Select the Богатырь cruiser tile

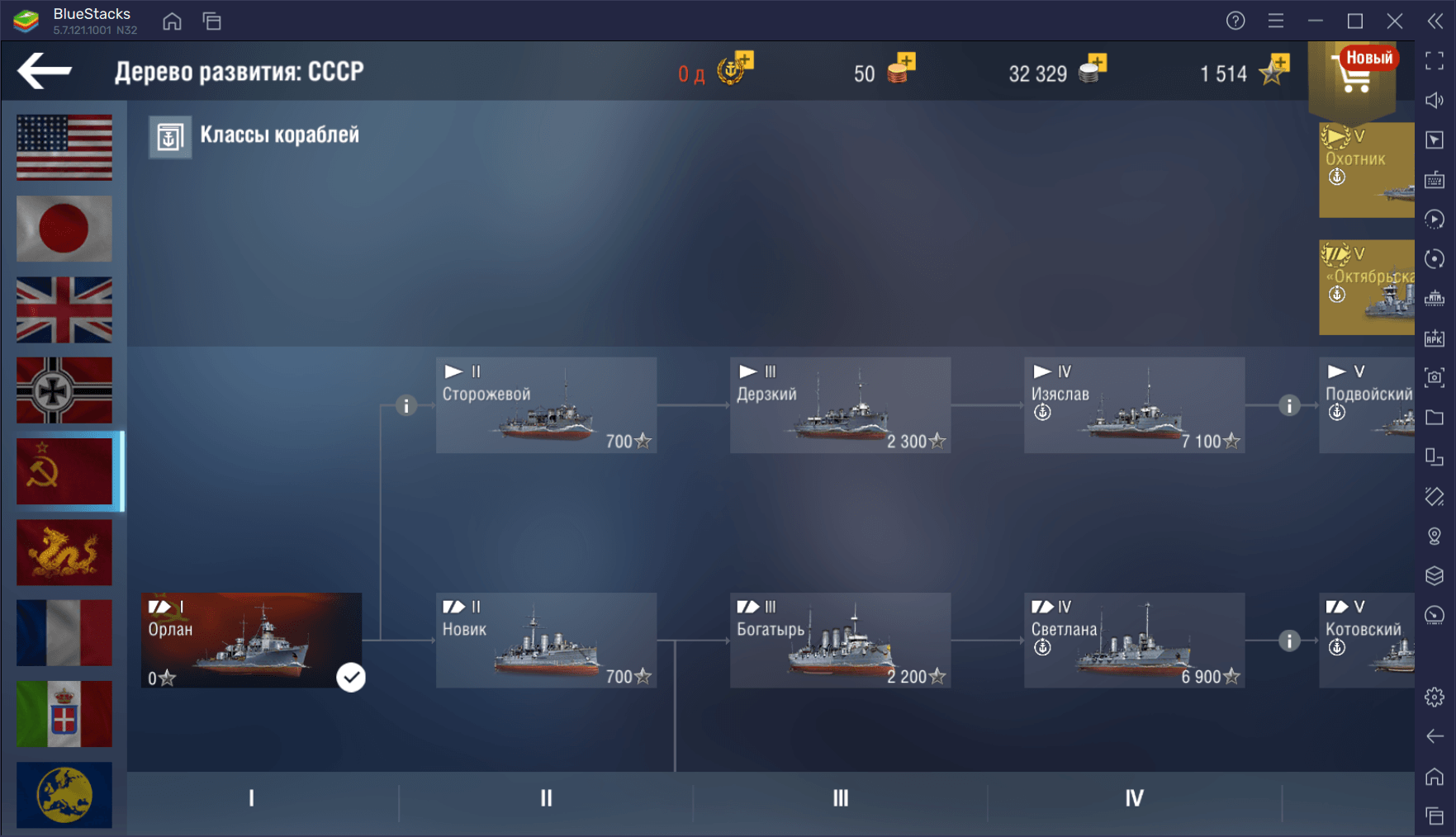coord(840,641)
